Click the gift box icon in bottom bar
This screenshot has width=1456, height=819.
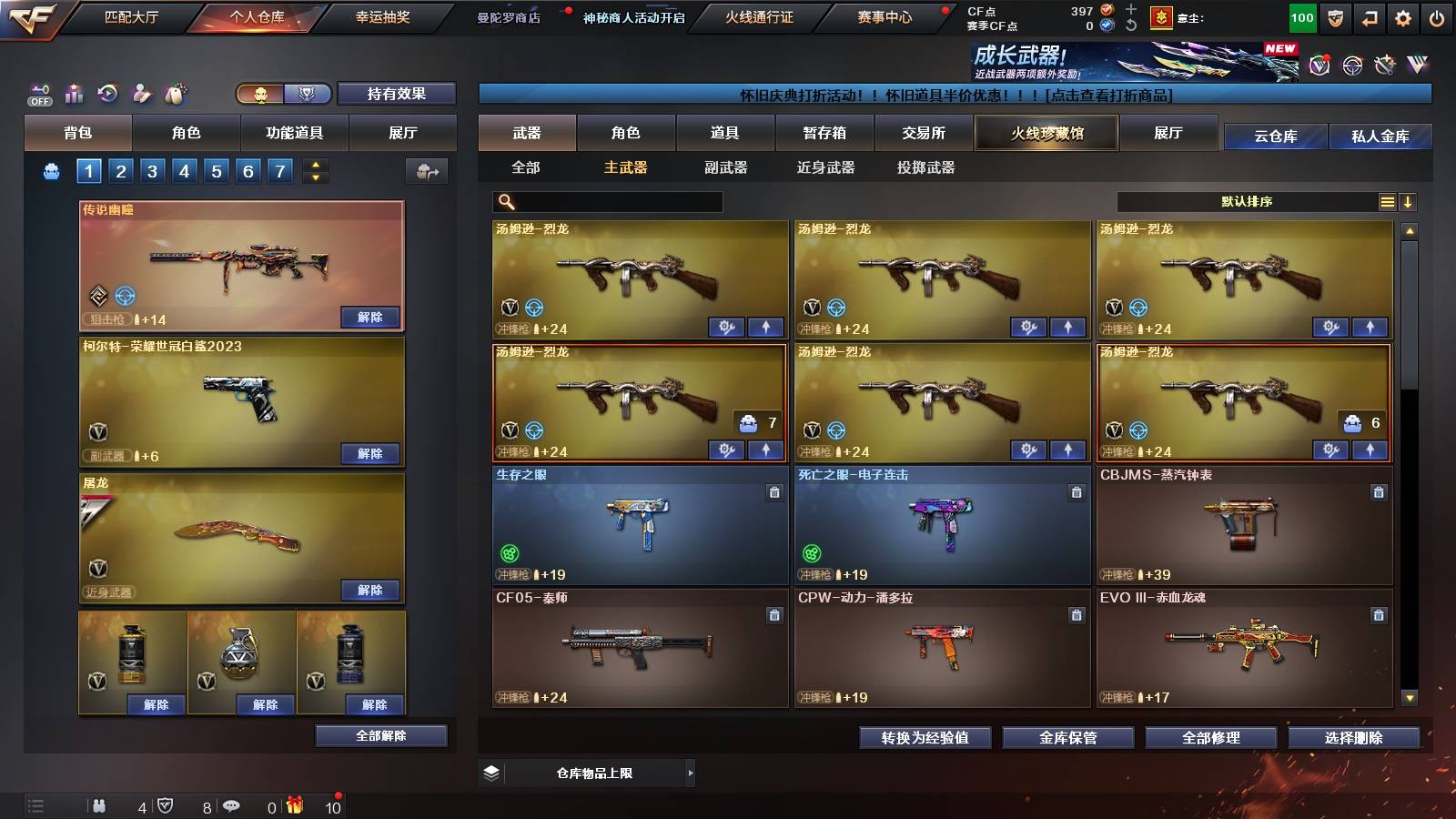295,804
